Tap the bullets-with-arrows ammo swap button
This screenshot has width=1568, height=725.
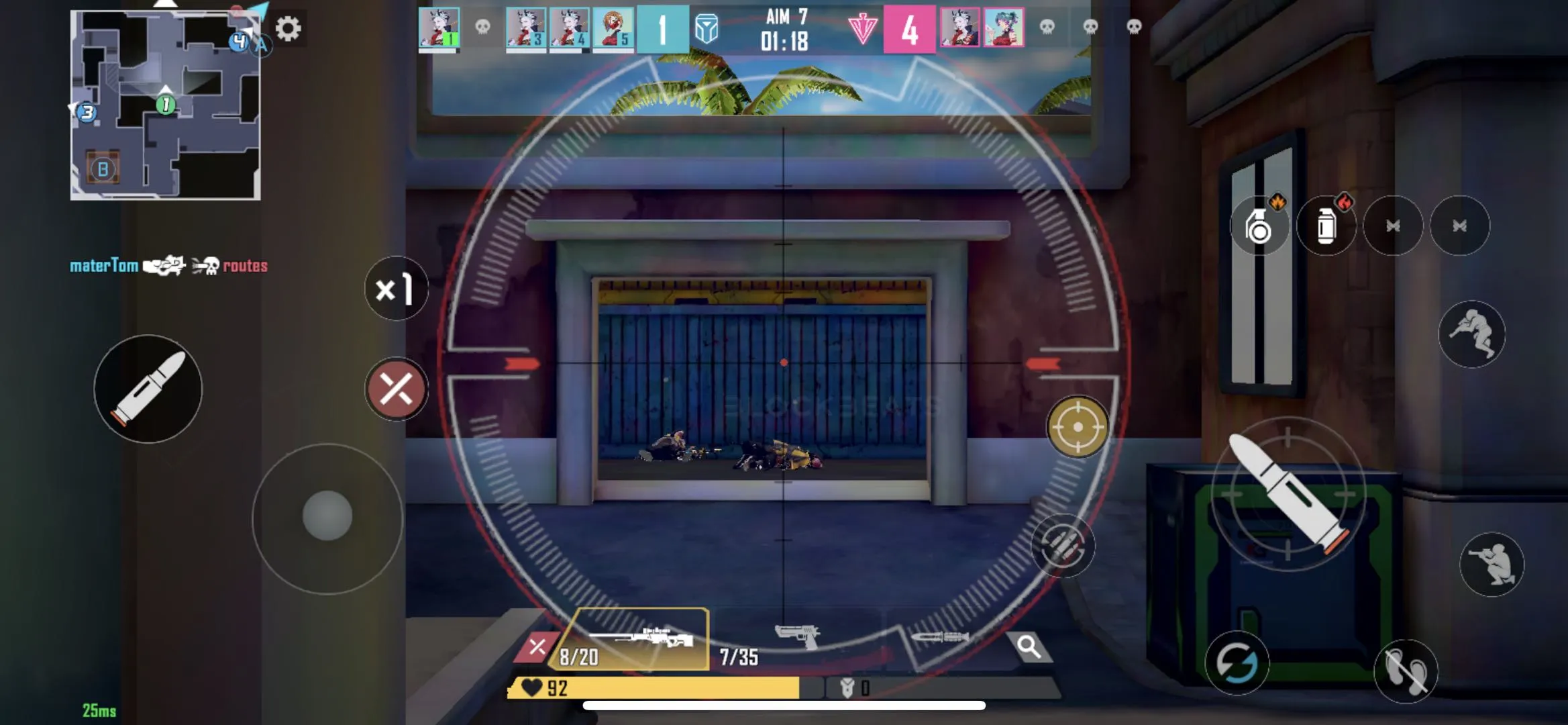pos(1063,546)
